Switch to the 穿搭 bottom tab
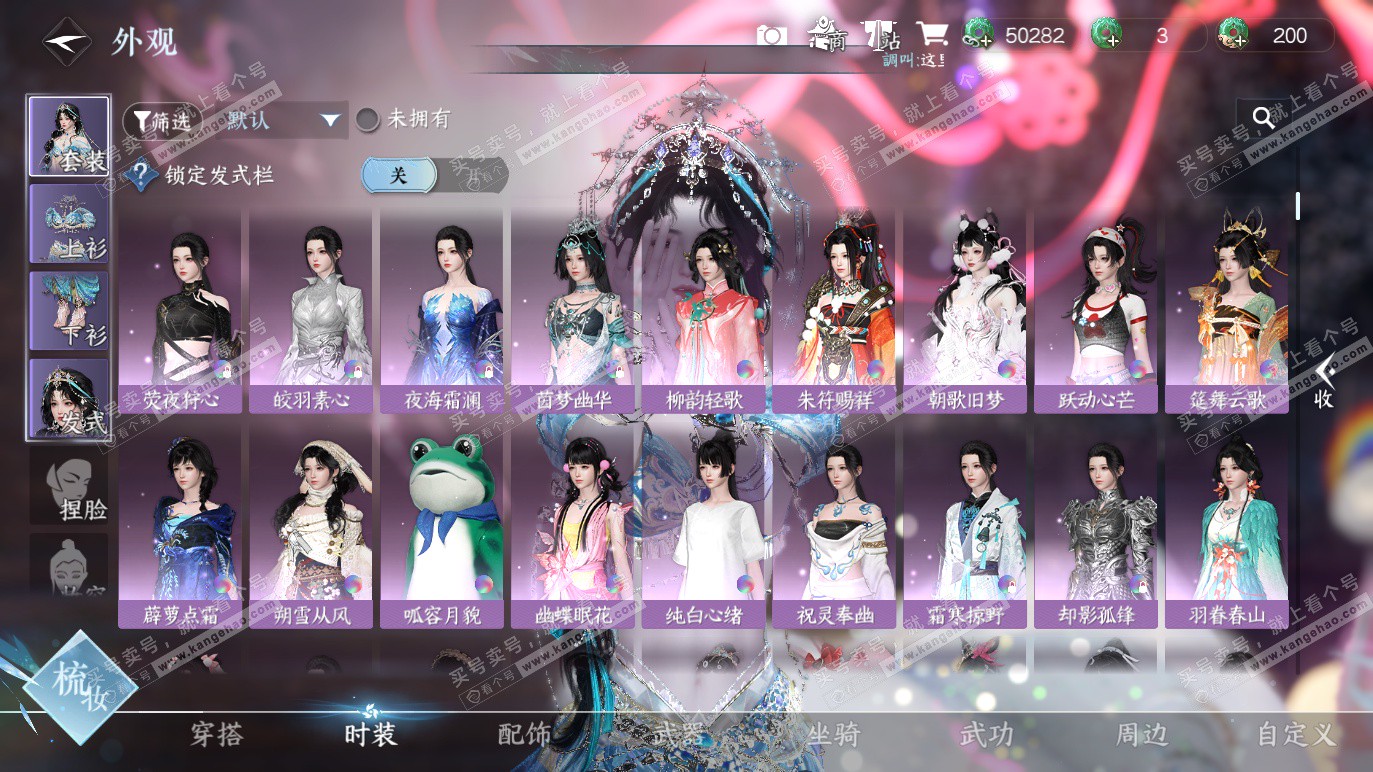This screenshot has width=1373, height=772. pos(217,735)
